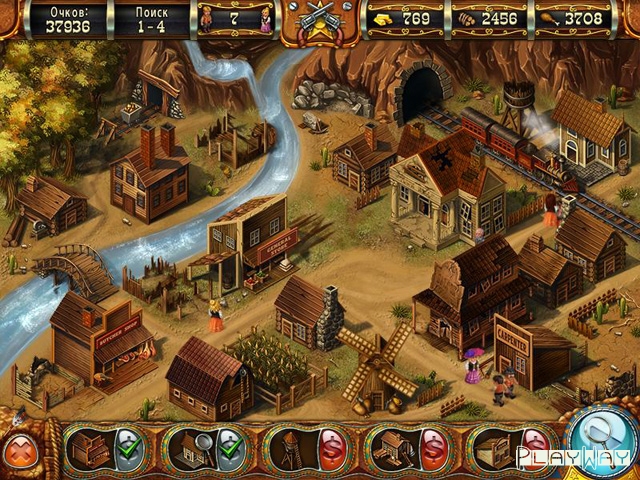
Task: Pick the large house build task
Action: coord(406,449)
